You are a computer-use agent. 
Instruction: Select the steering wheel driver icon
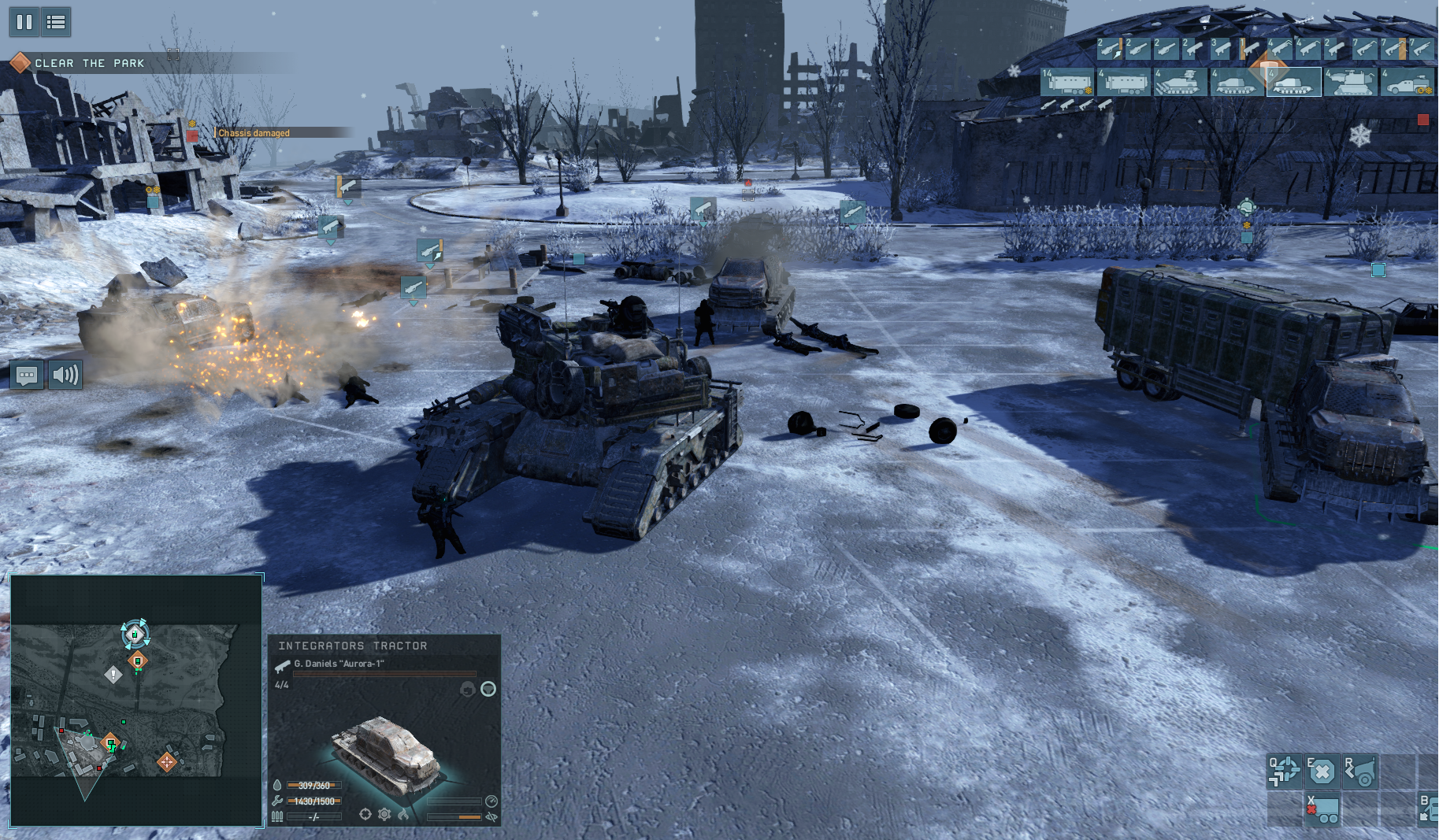coord(488,689)
